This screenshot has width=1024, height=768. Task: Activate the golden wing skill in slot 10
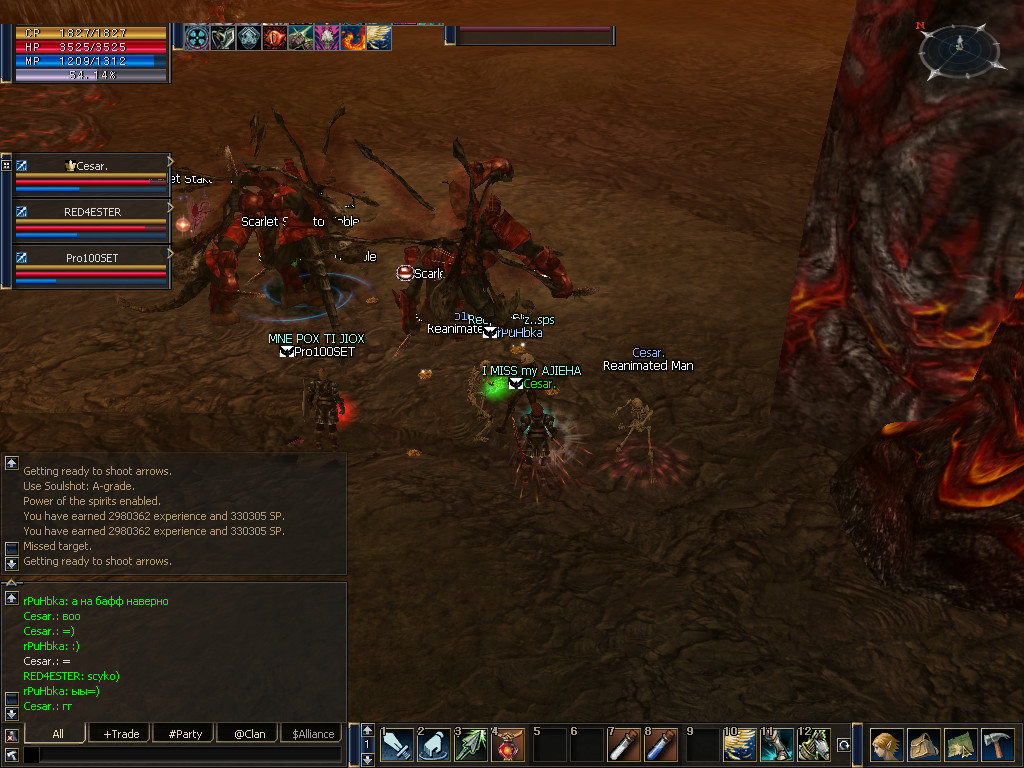click(x=738, y=745)
